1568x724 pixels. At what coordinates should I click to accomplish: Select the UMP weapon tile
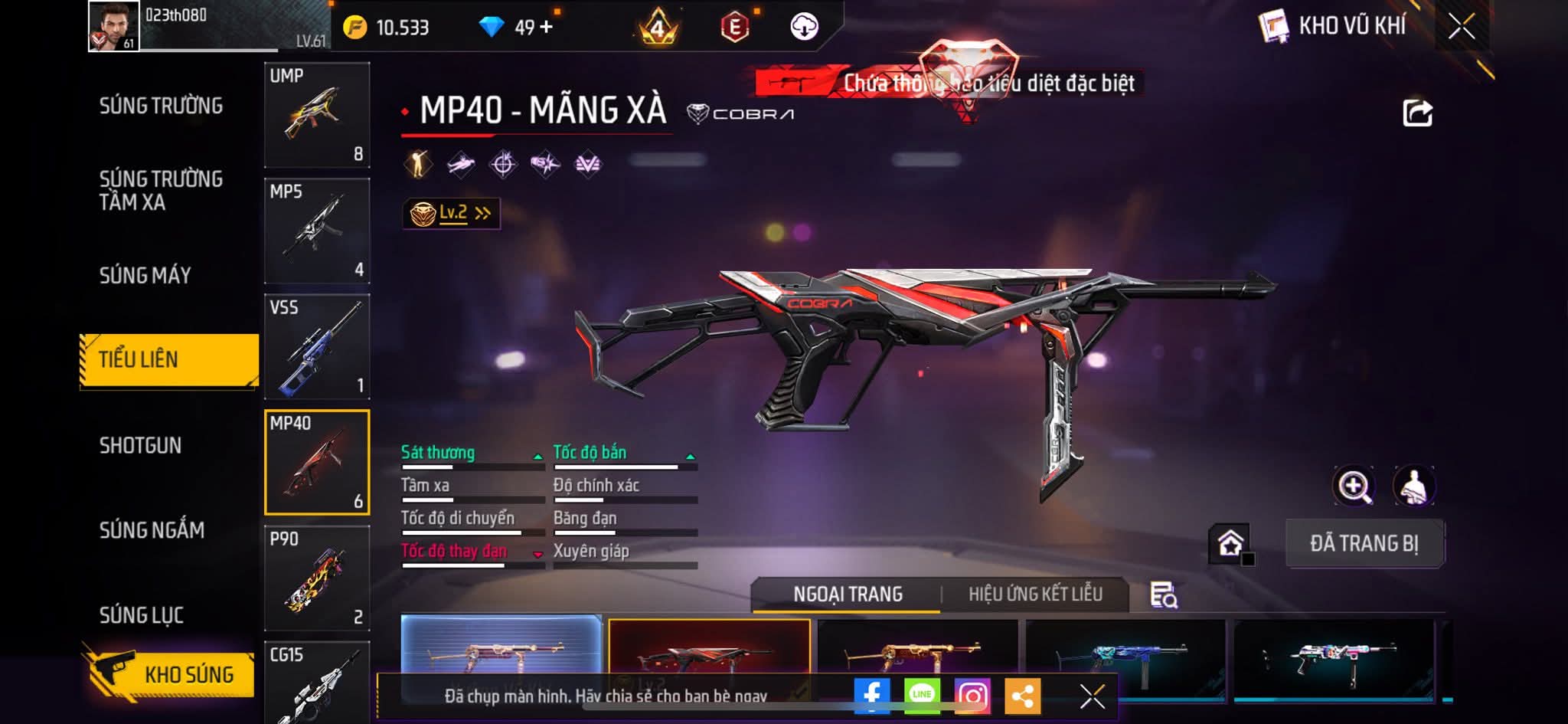tap(317, 115)
